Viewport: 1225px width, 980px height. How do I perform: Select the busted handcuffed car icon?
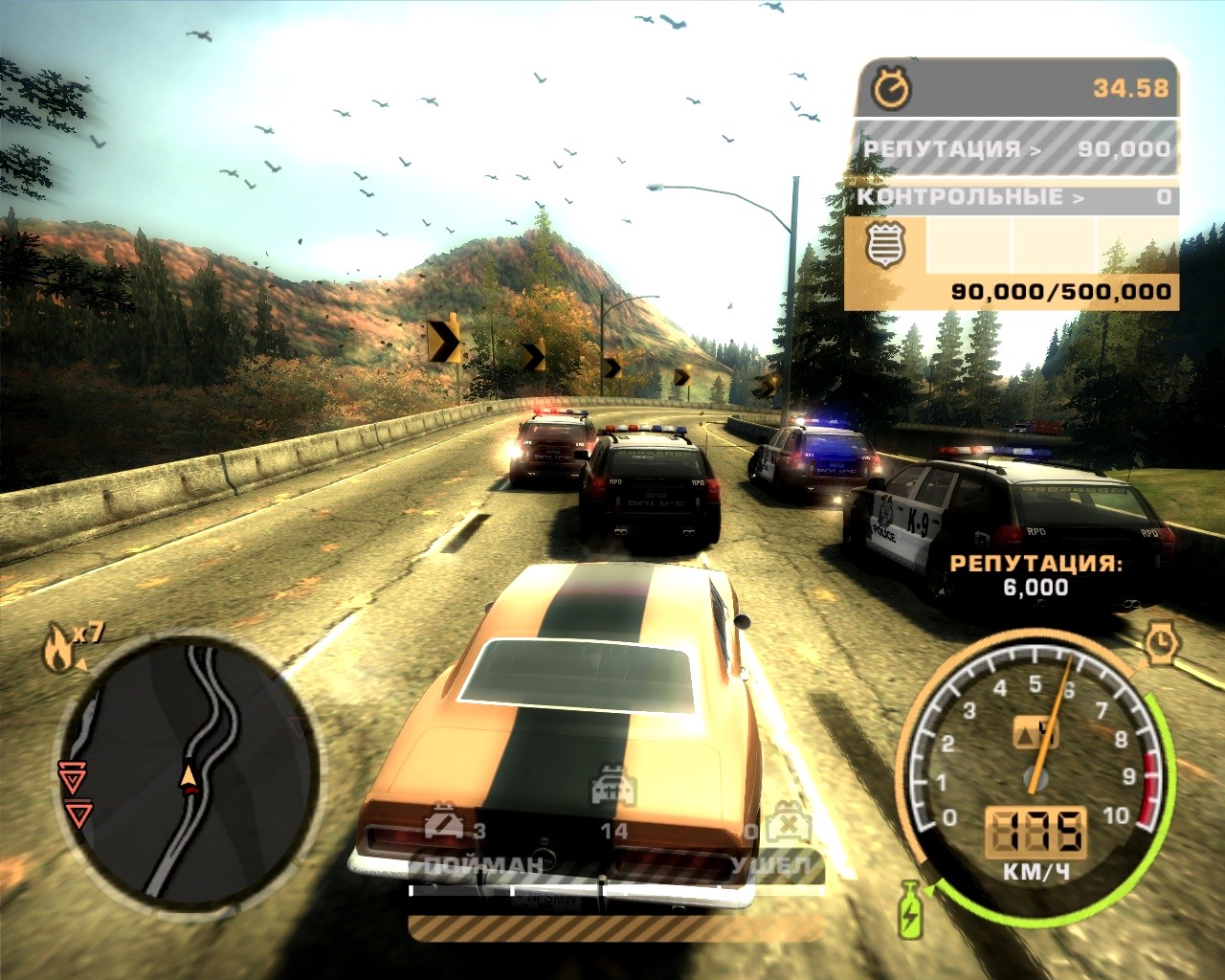coord(443,822)
